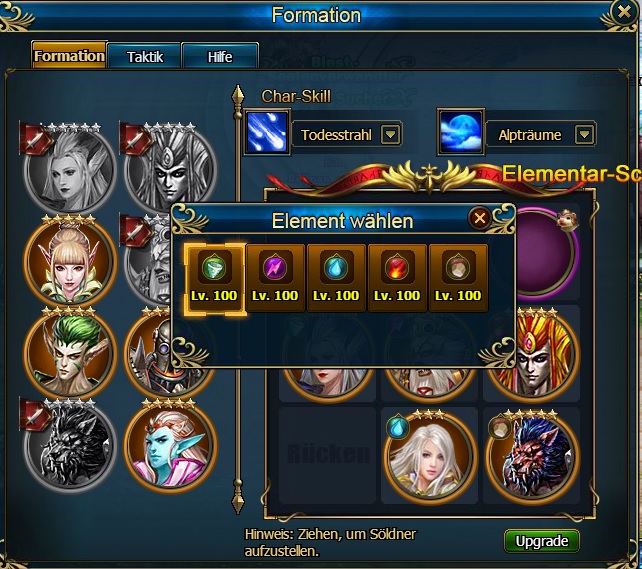Open the Todesstrahl skill dropdown

(391, 134)
